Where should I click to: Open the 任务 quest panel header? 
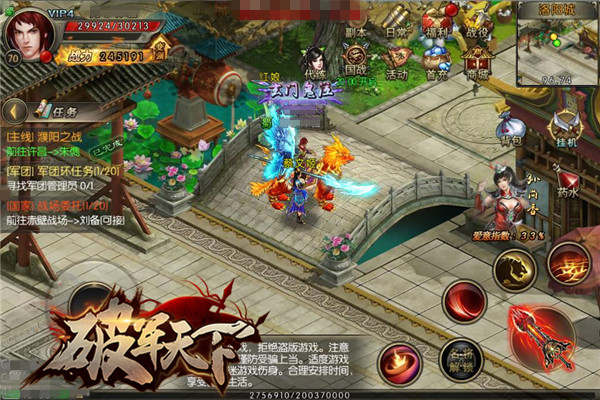(x=62, y=111)
